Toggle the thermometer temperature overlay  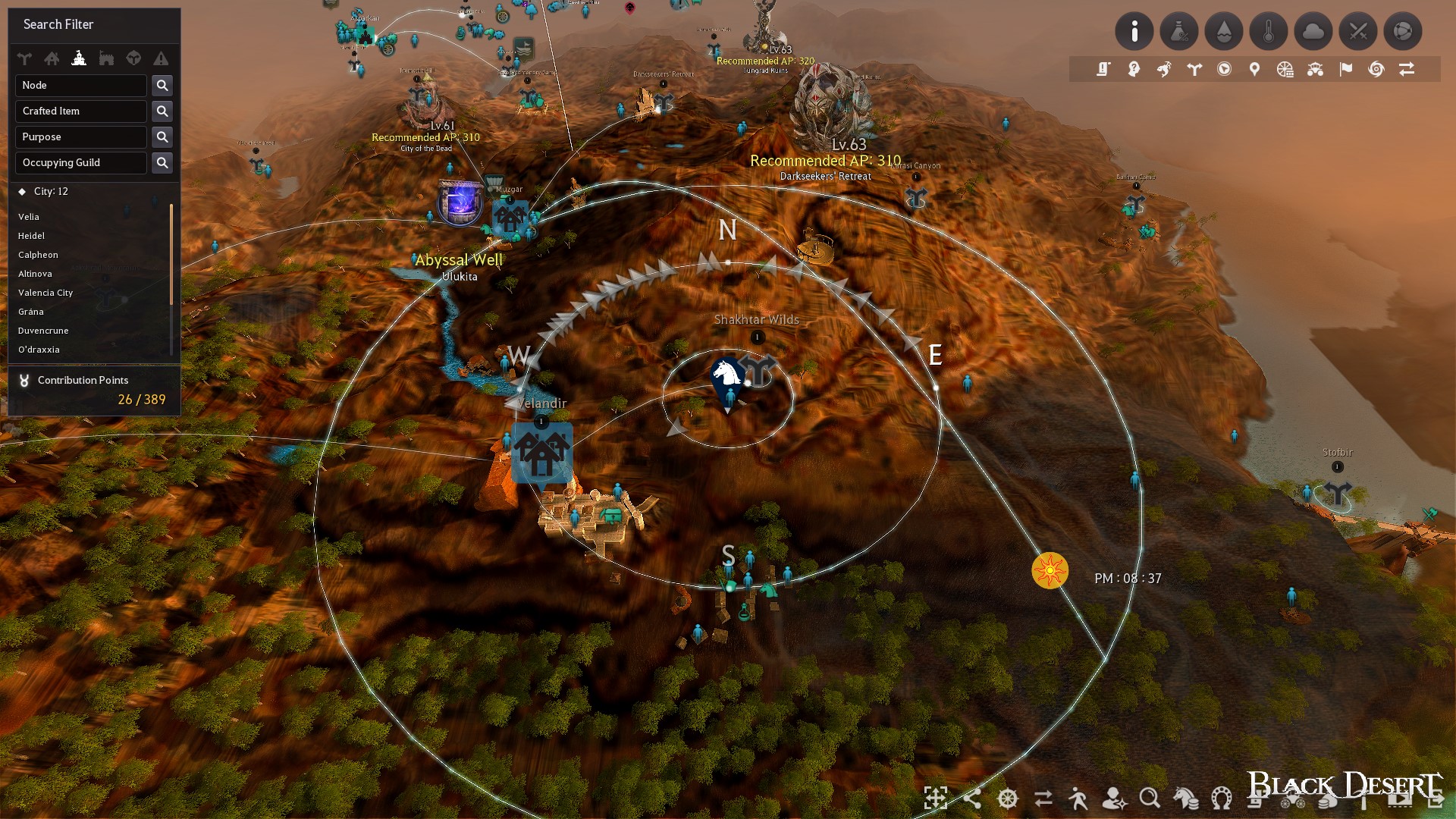pos(1269,31)
